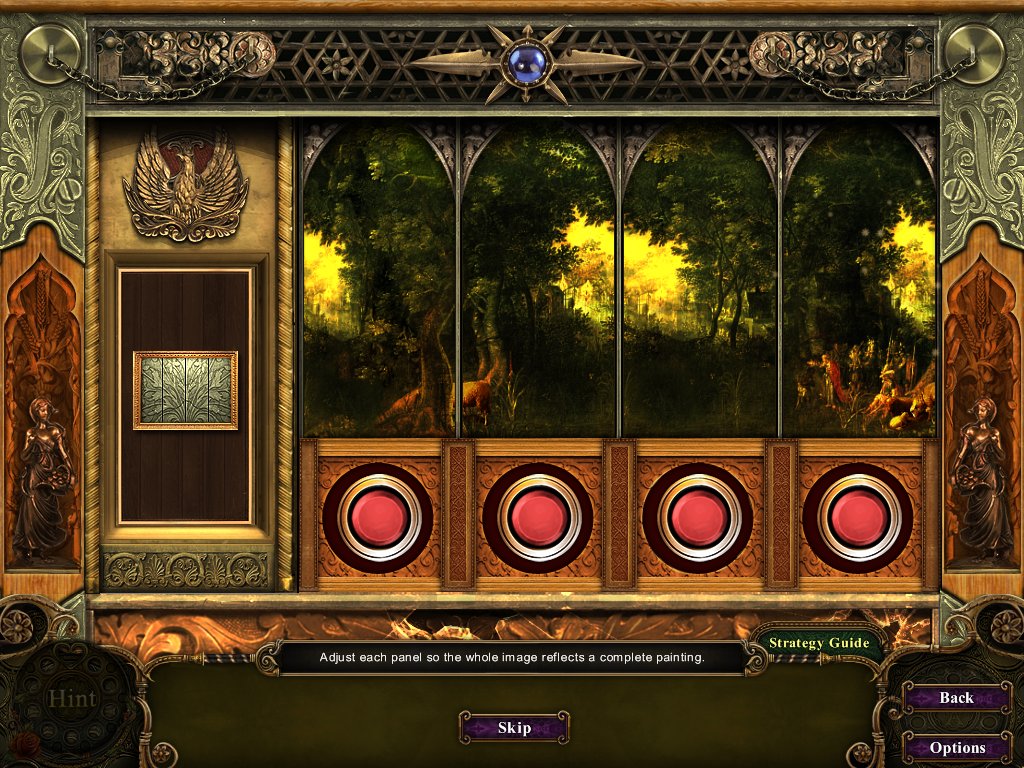Open the Strategy Guide
Image resolution: width=1024 pixels, height=768 pixels.
[x=818, y=643]
